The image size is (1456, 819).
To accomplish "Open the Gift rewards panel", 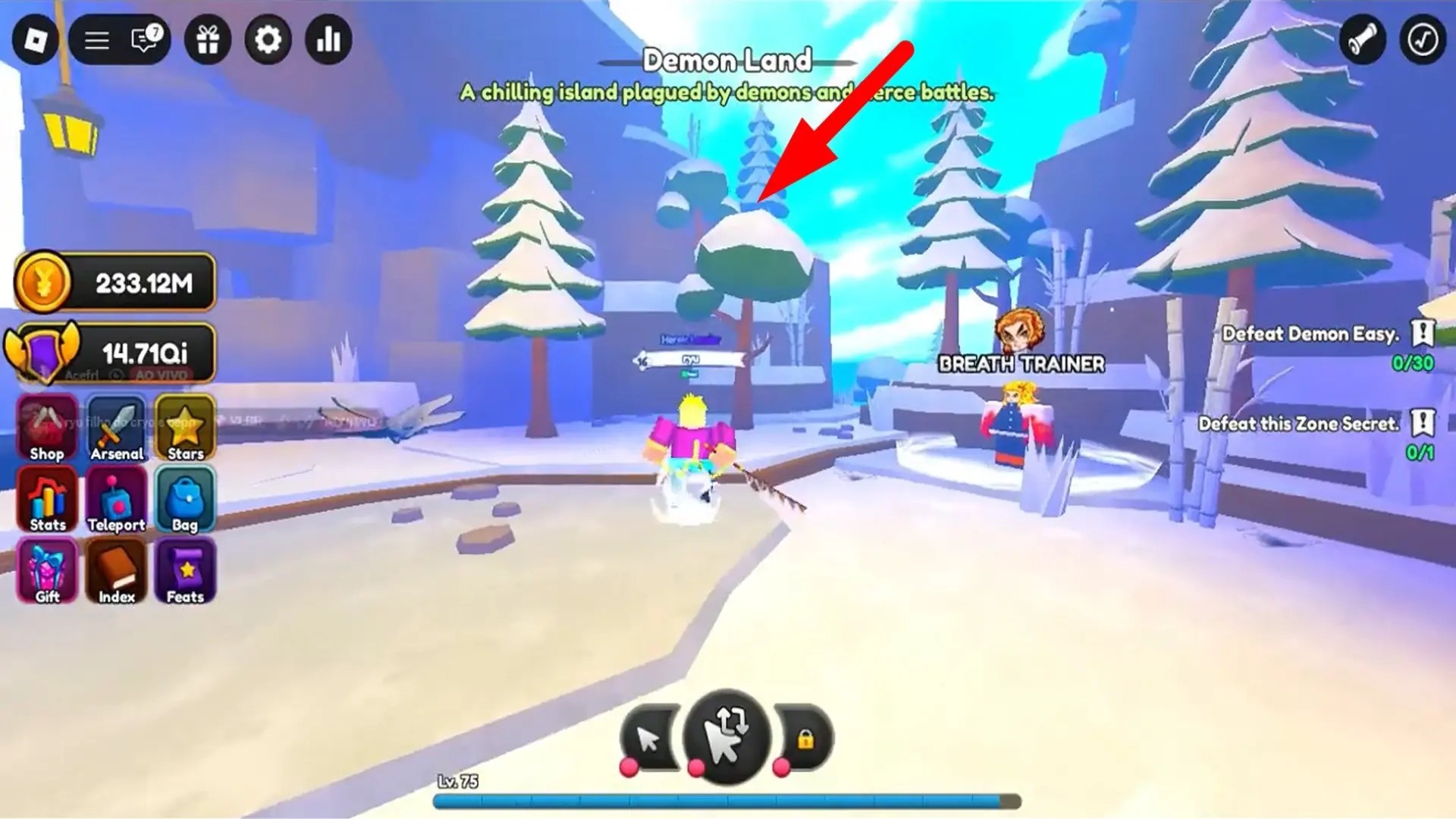I will pyautogui.click(x=46, y=569).
